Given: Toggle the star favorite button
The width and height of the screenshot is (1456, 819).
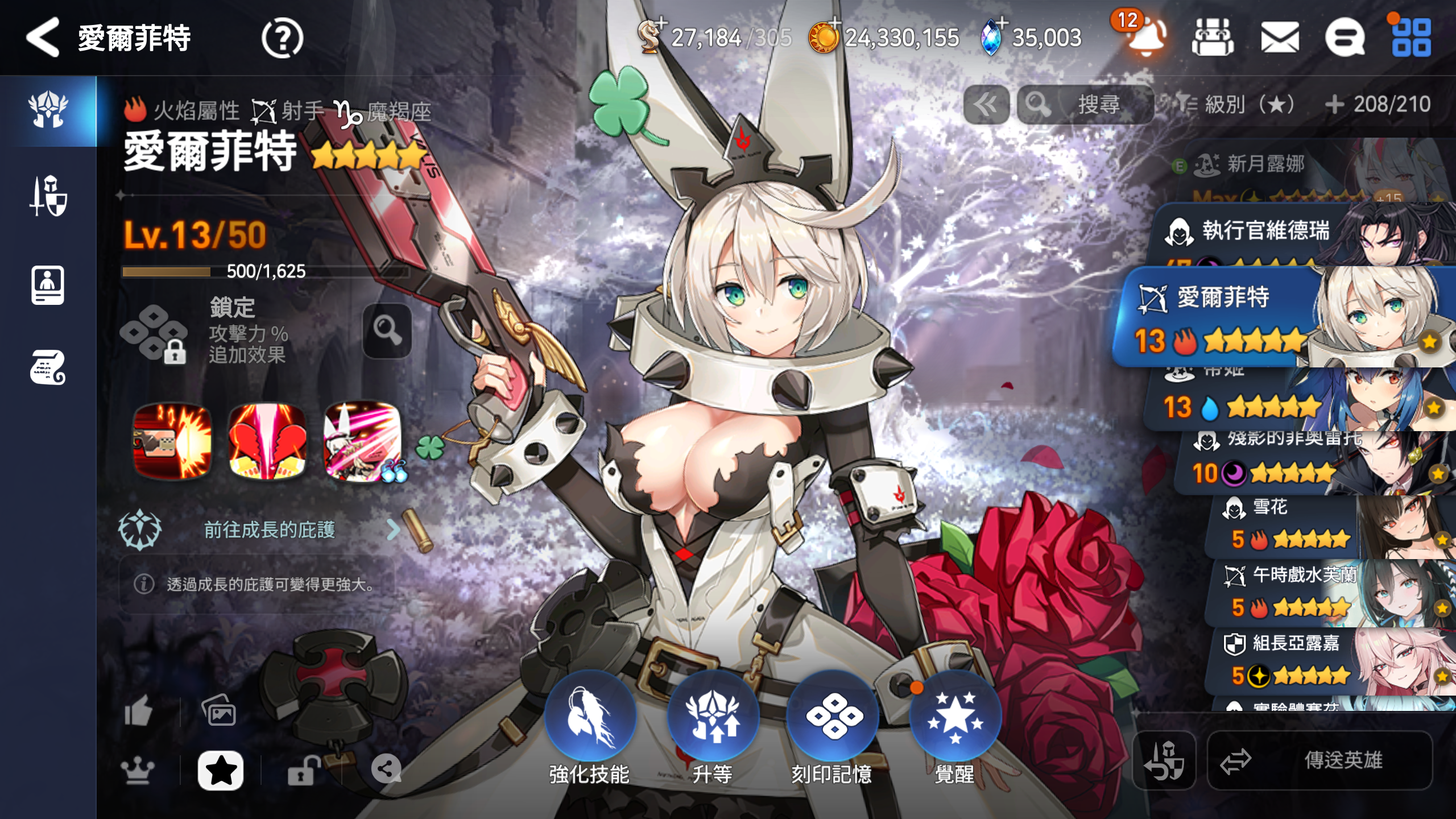Looking at the screenshot, I should [x=220, y=771].
